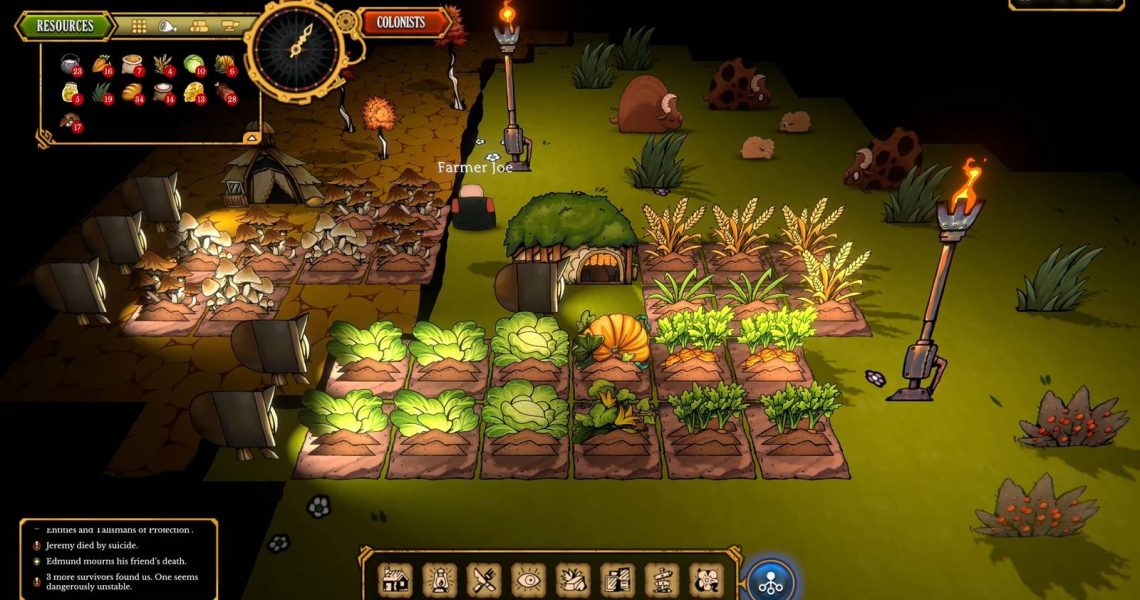The height and width of the screenshot is (600, 1140).
Task: Switch to the grid resource category tab
Action: [x=140, y=26]
